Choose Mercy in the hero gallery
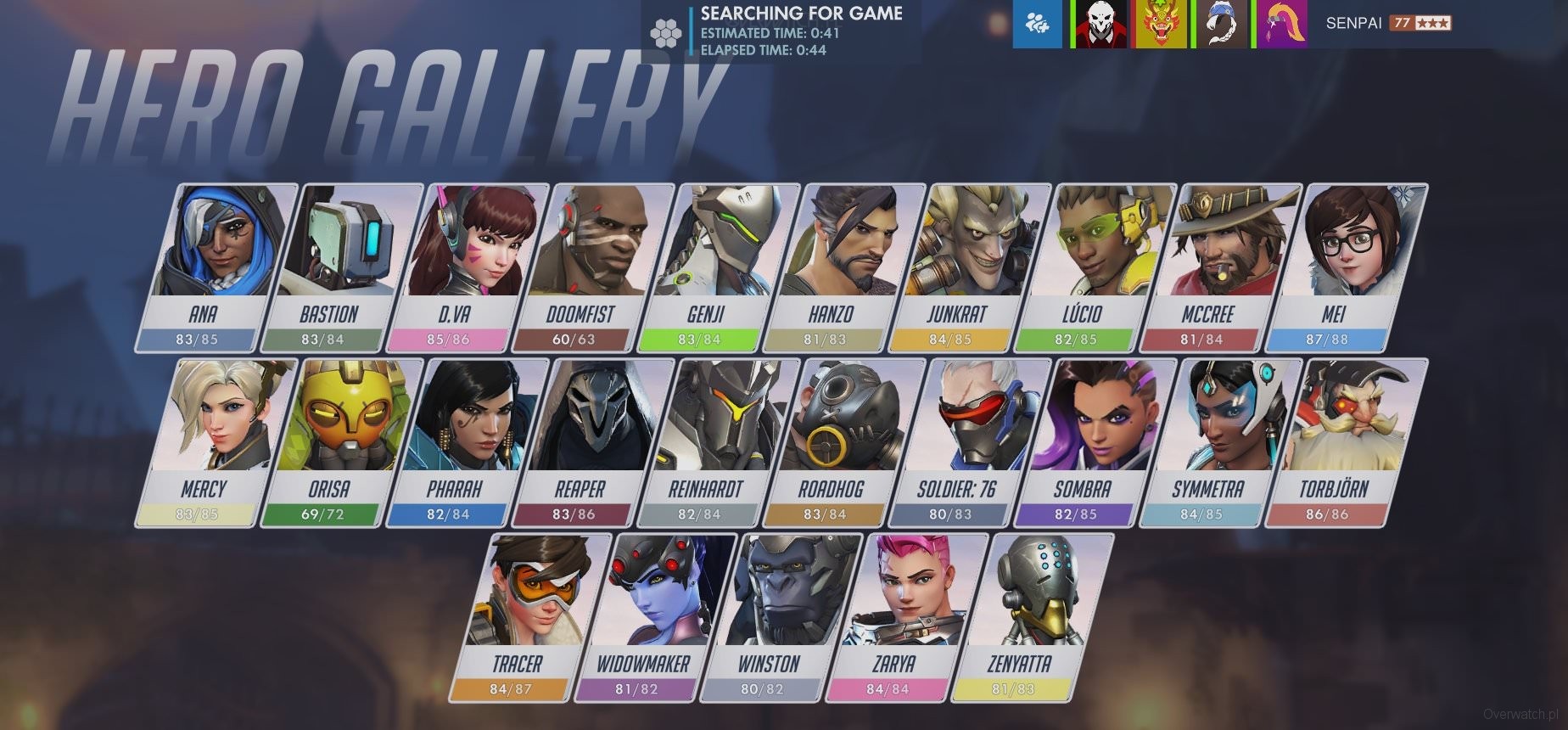 [x=216, y=442]
